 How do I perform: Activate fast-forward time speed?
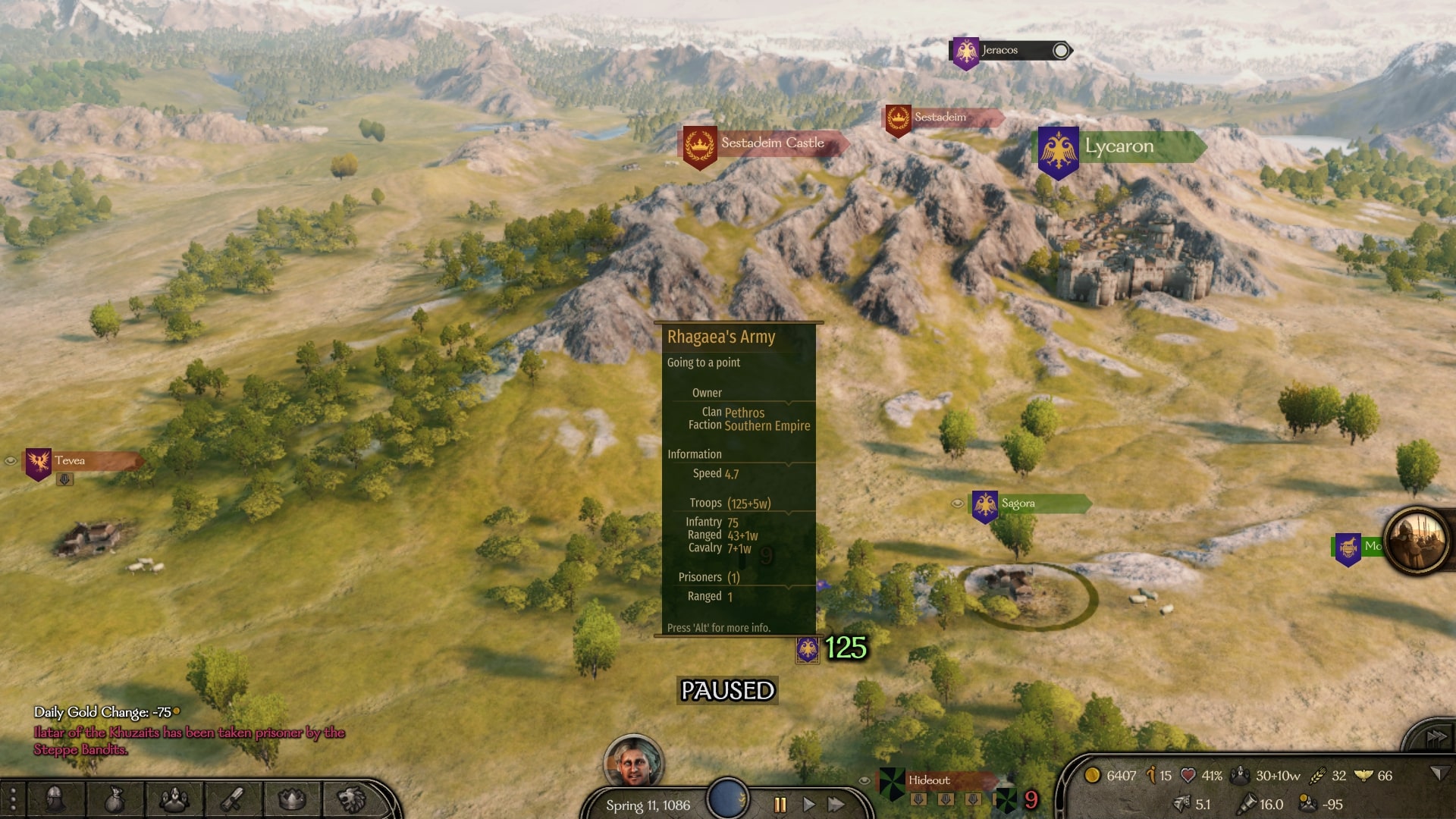point(836,805)
